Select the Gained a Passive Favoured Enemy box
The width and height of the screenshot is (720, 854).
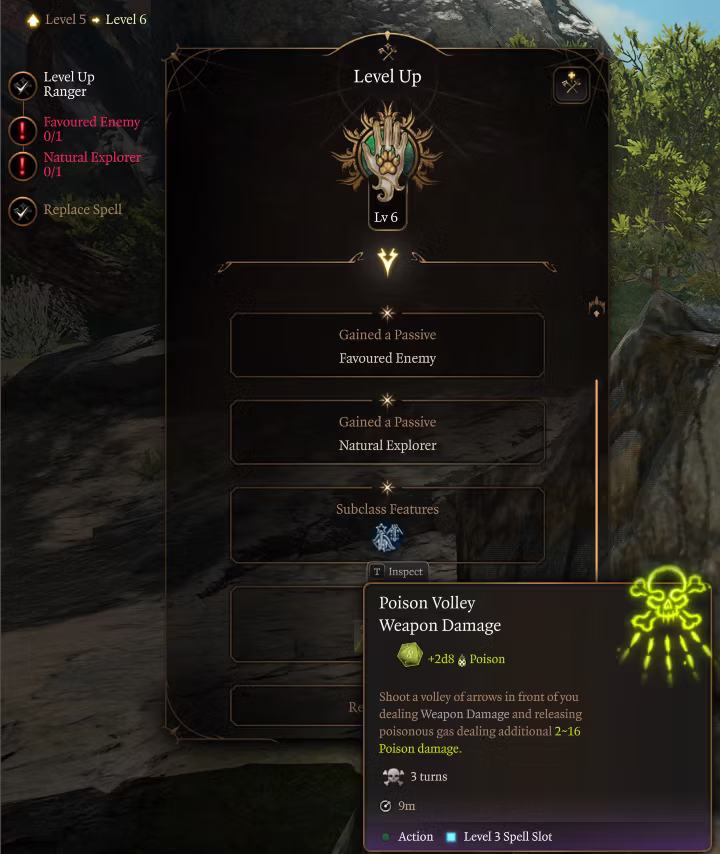click(x=387, y=346)
